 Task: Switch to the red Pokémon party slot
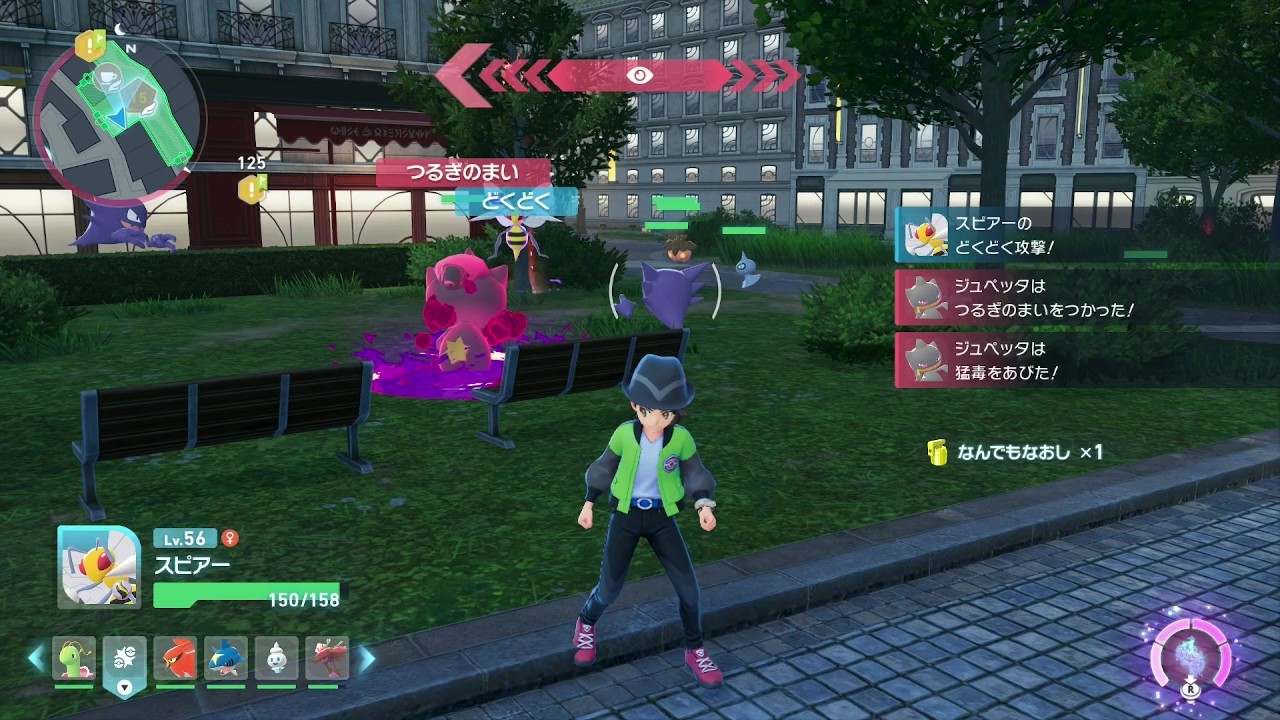(175, 659)
